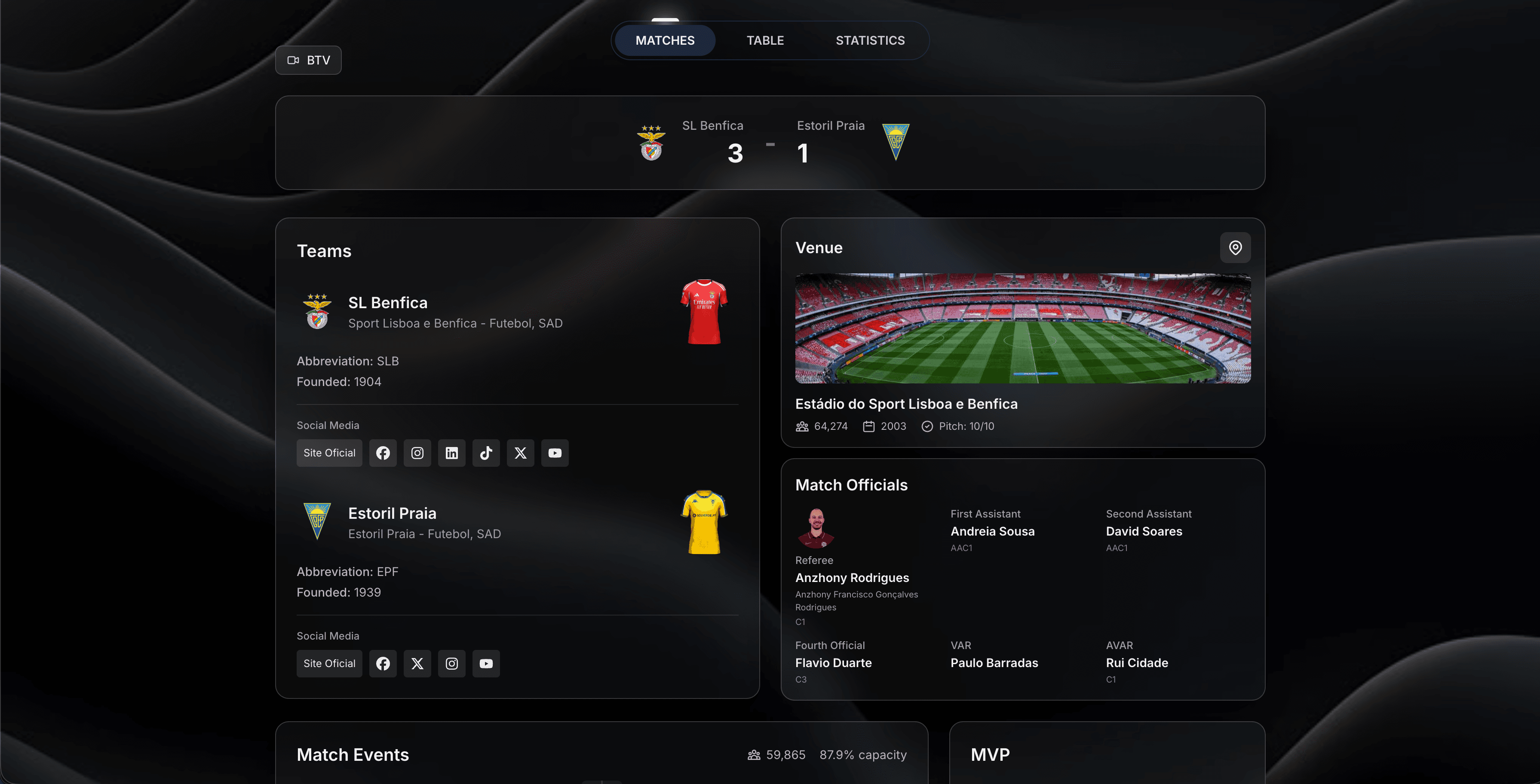Open SL Benfica's Facebook page

(383, 453)
